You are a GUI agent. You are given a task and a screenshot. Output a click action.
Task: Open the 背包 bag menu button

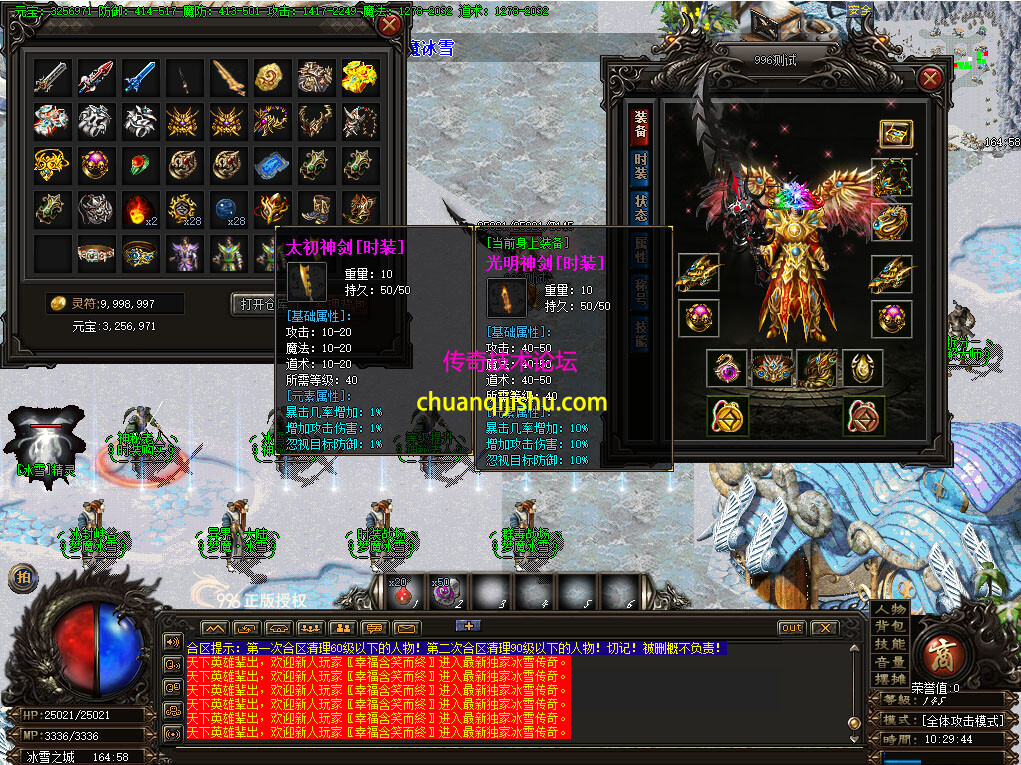(x=889, y=627)
